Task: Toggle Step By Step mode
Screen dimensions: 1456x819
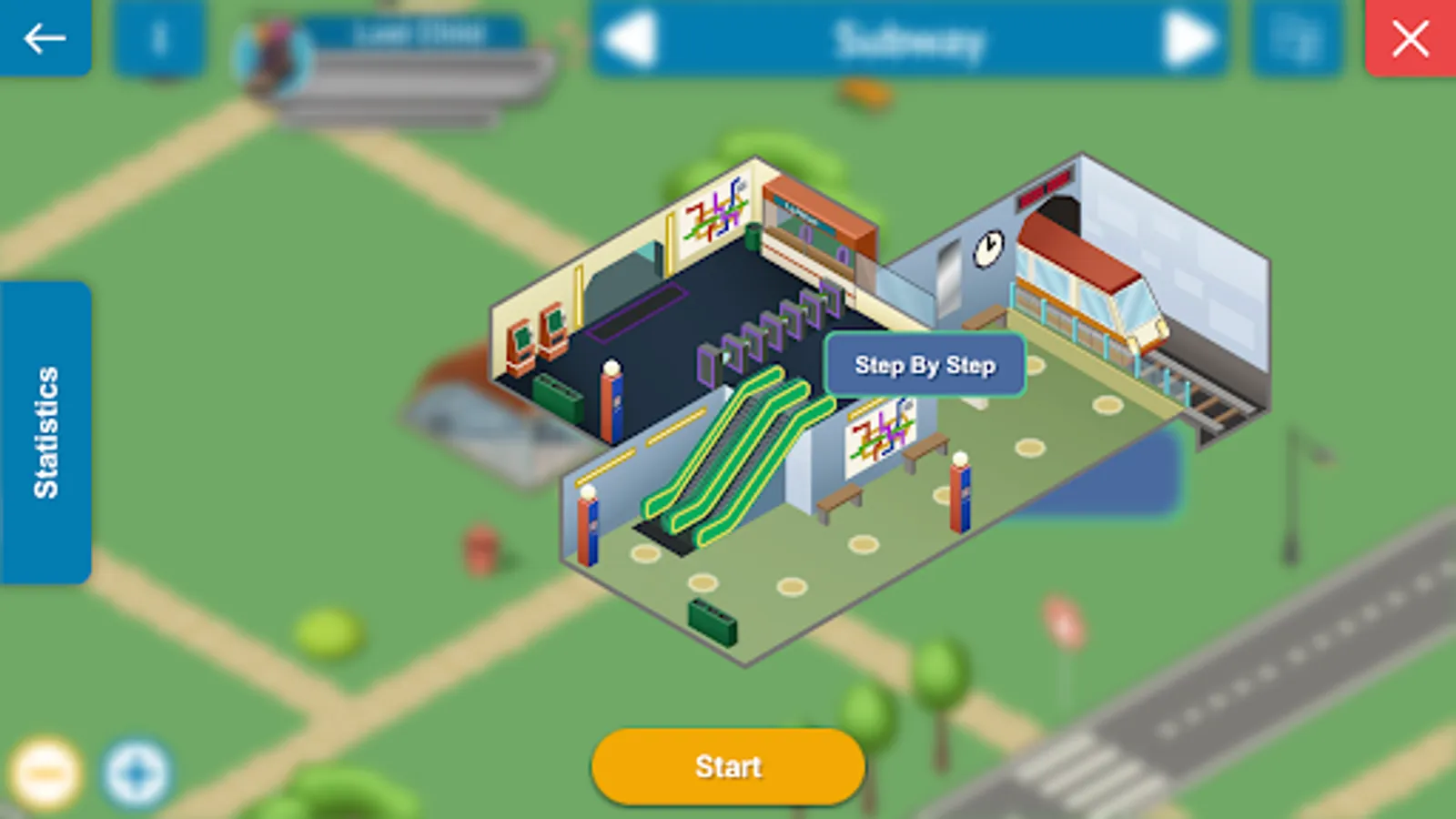Action: coord(925,364)
